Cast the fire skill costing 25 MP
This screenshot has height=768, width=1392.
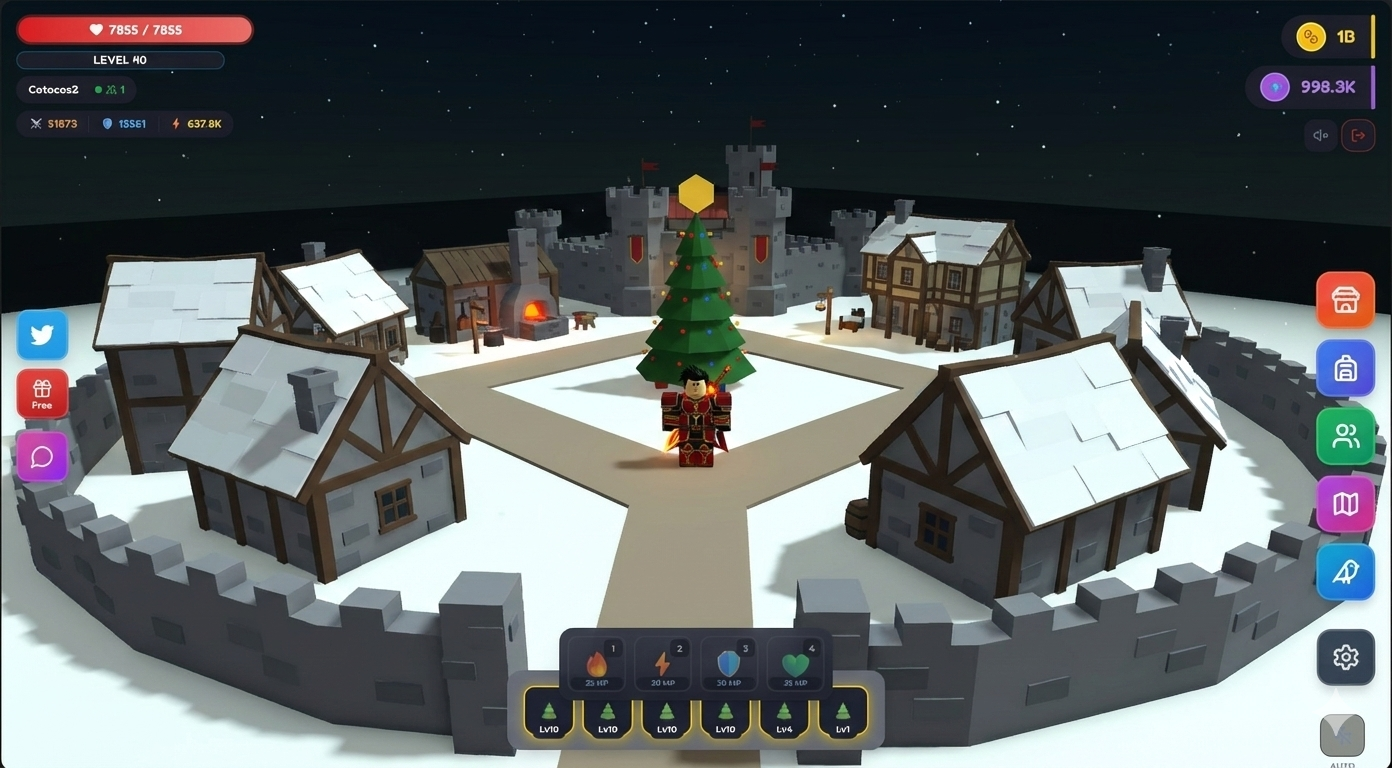point(596,663)
